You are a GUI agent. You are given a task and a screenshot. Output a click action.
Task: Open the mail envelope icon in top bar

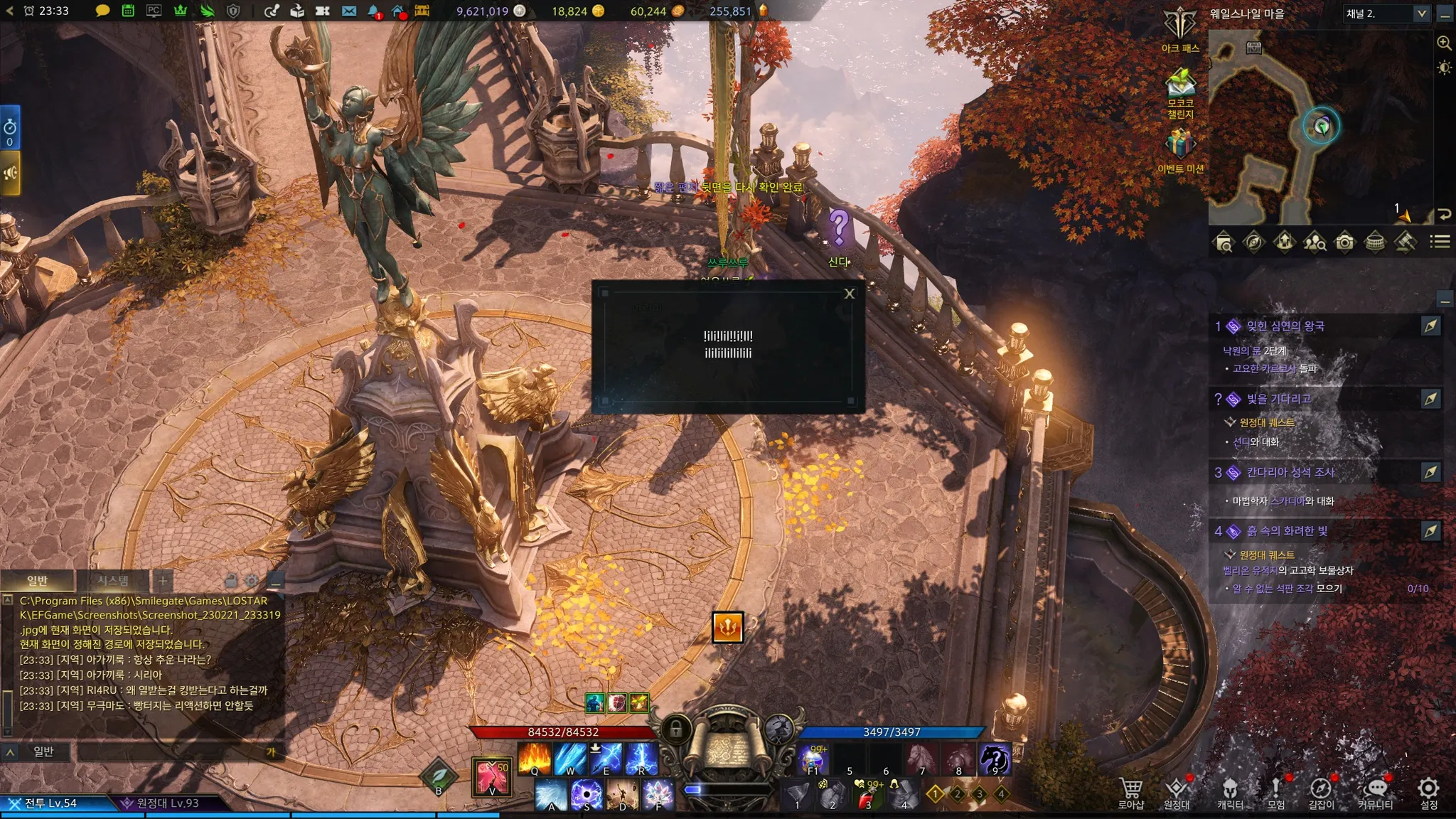point(348,11)
